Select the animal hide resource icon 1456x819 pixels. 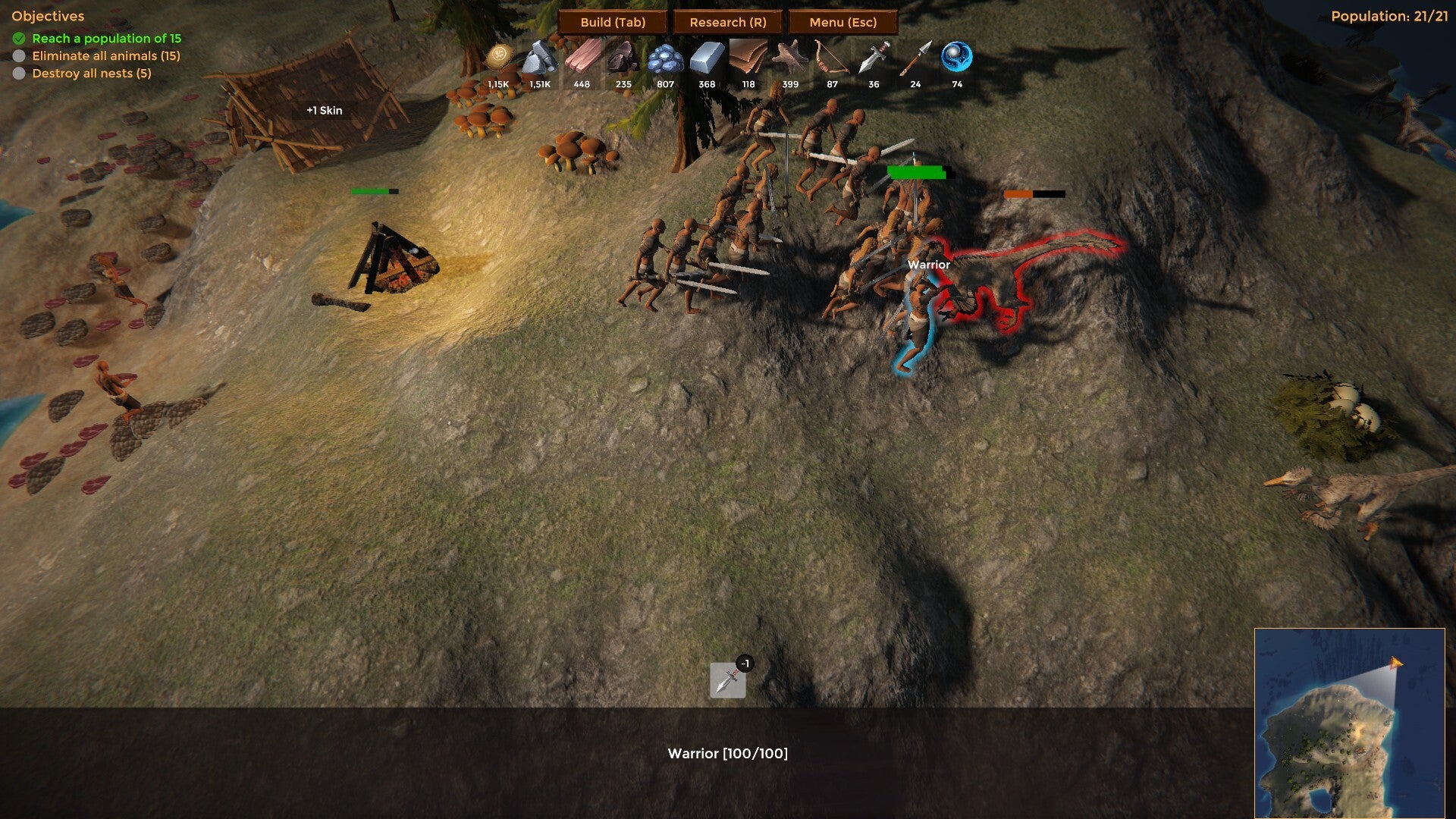(790, 59)
